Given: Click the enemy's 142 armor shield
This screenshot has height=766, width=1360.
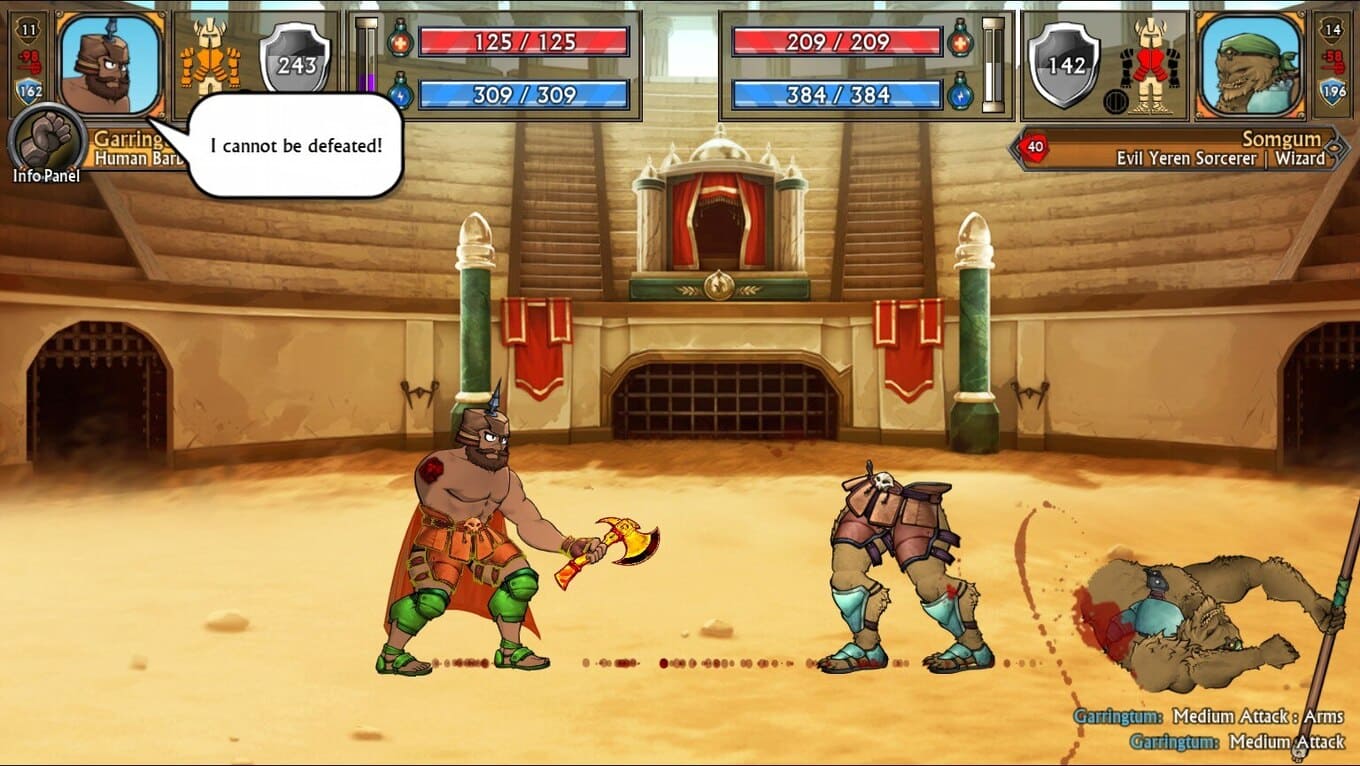Looking at the screenshot, I should coord(1065,64).
